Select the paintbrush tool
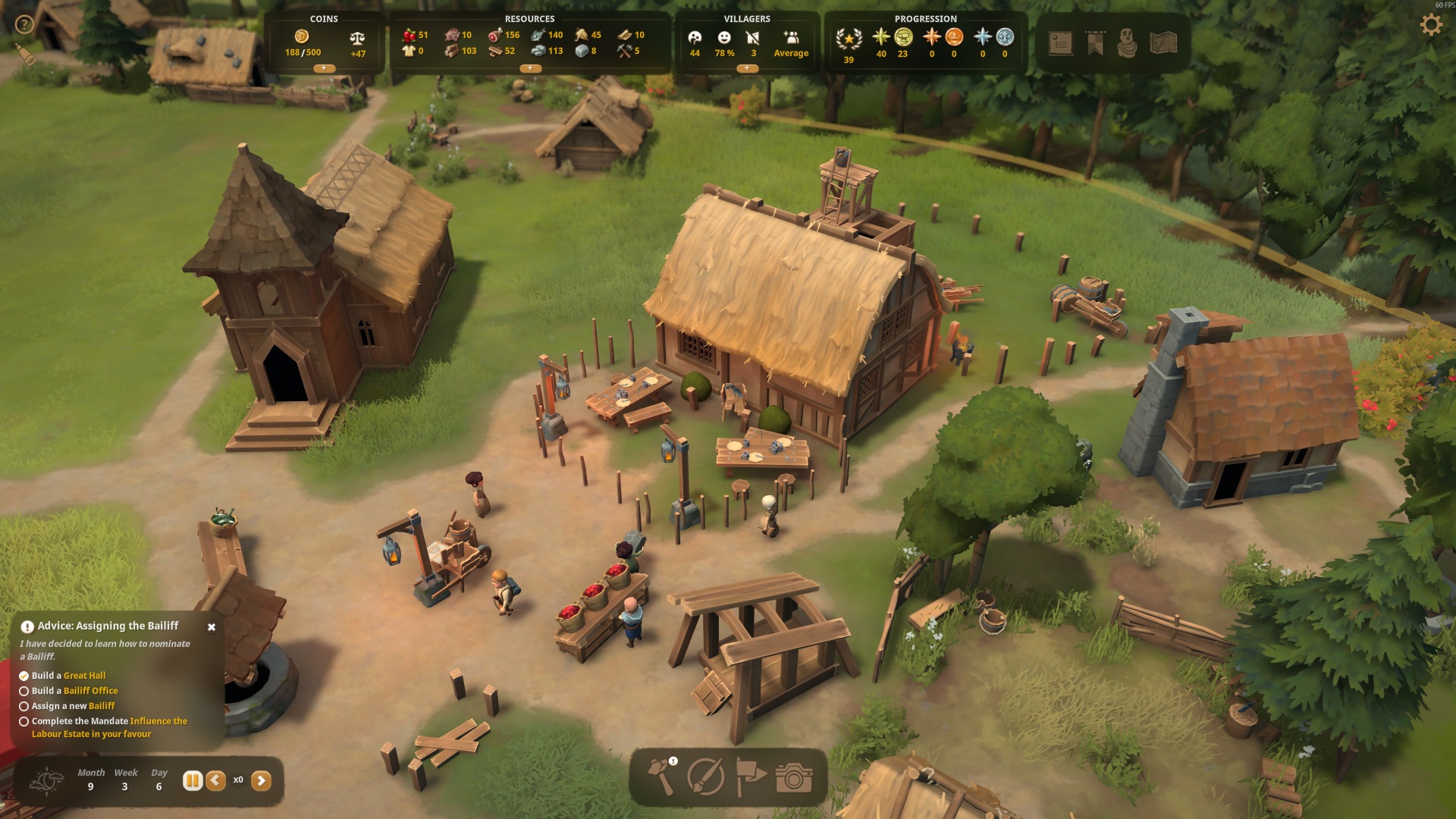The width and height of the screenshot is (1456, 819). pos(705,777)
